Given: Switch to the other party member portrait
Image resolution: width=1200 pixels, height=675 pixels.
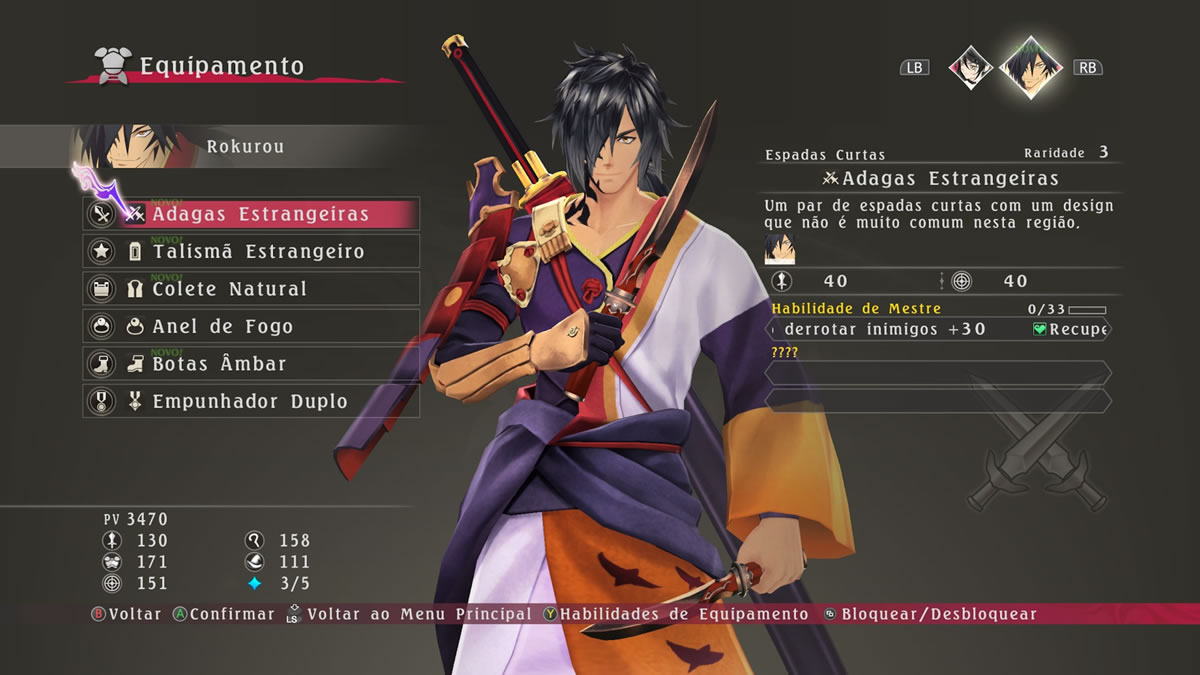Looking at the screenshot, I should coord(970,67).
